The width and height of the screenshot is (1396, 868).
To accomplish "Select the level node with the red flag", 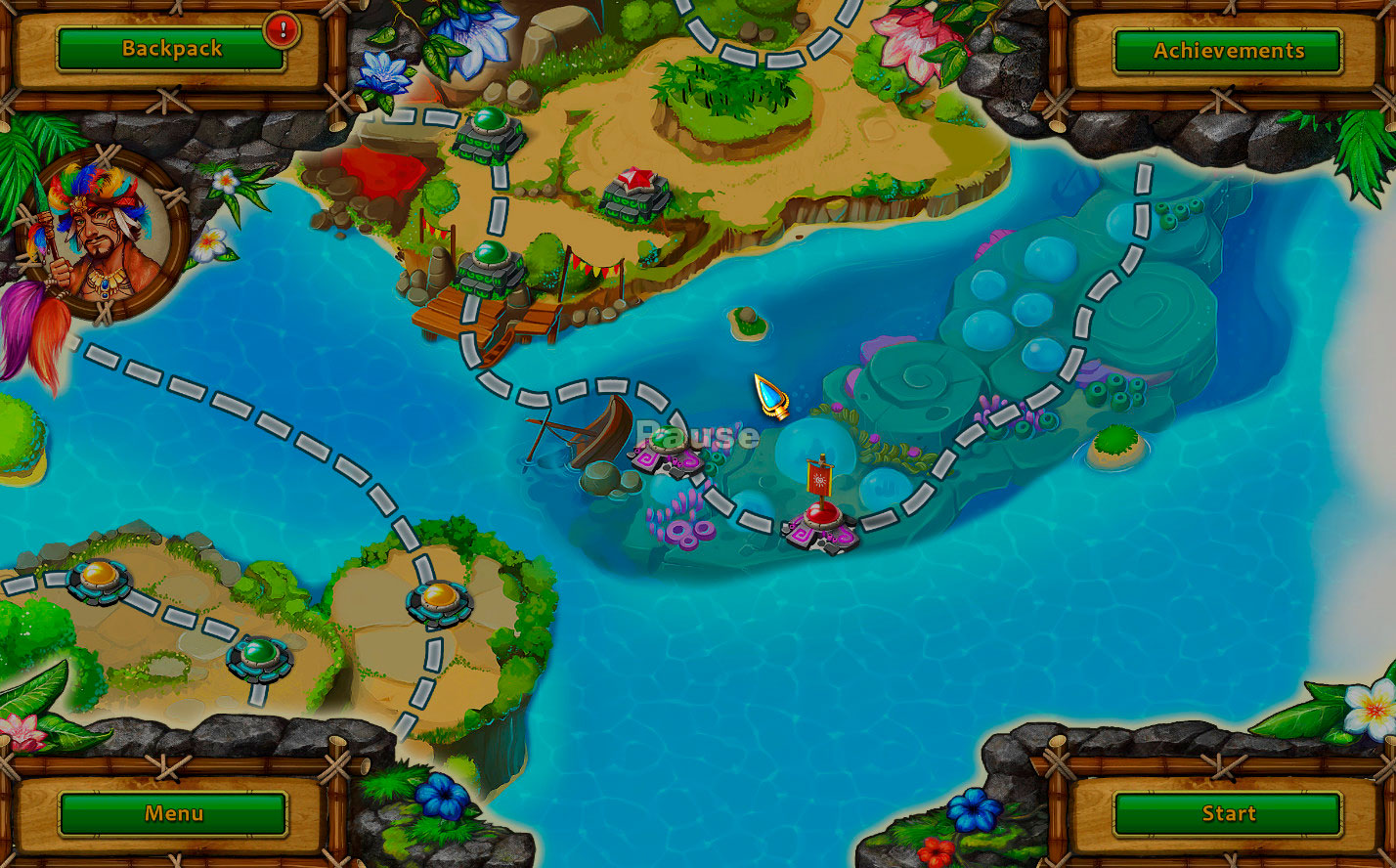I will click(x=819, y=519).
